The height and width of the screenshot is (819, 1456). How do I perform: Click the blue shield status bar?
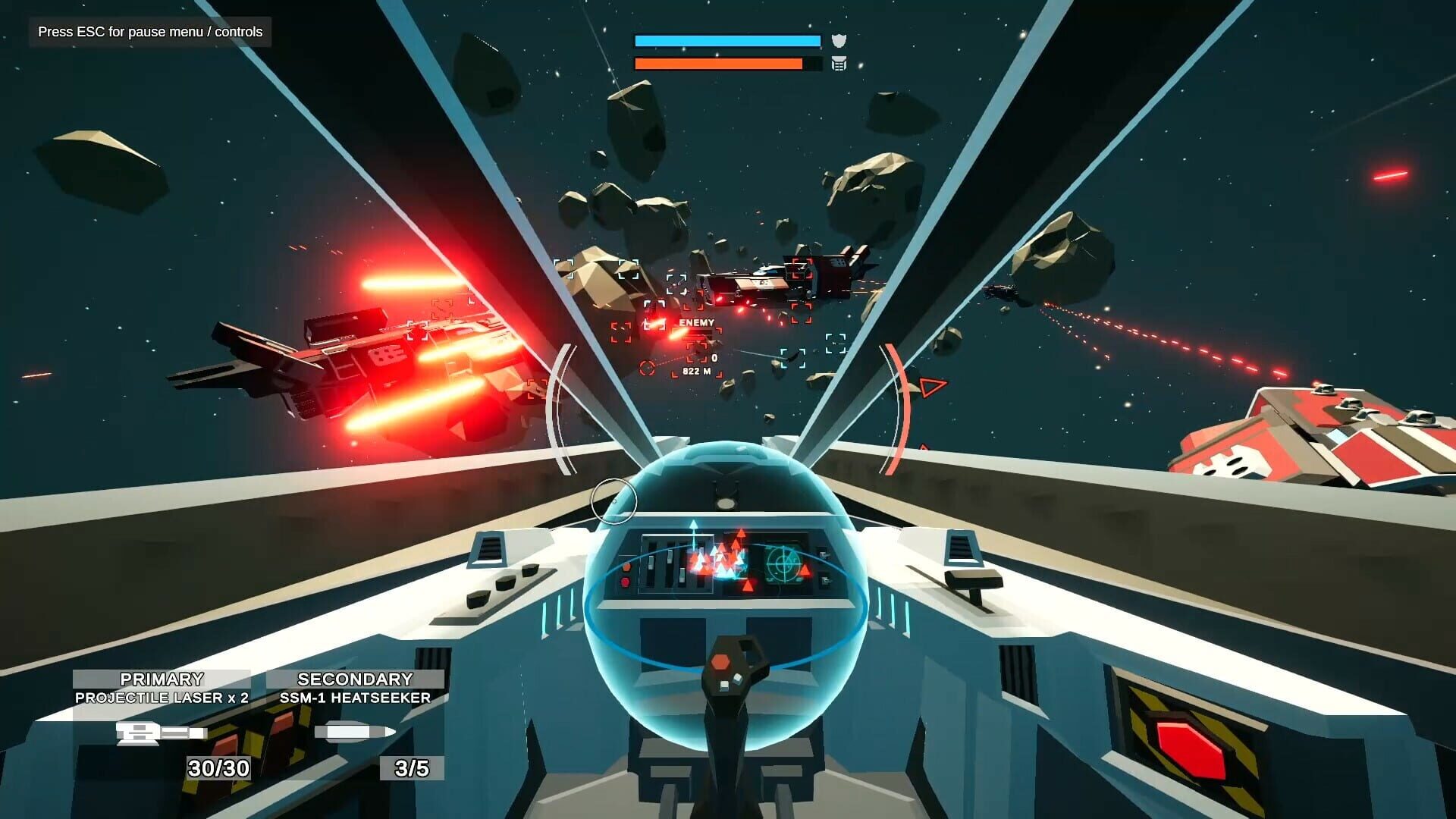[728, 39]
